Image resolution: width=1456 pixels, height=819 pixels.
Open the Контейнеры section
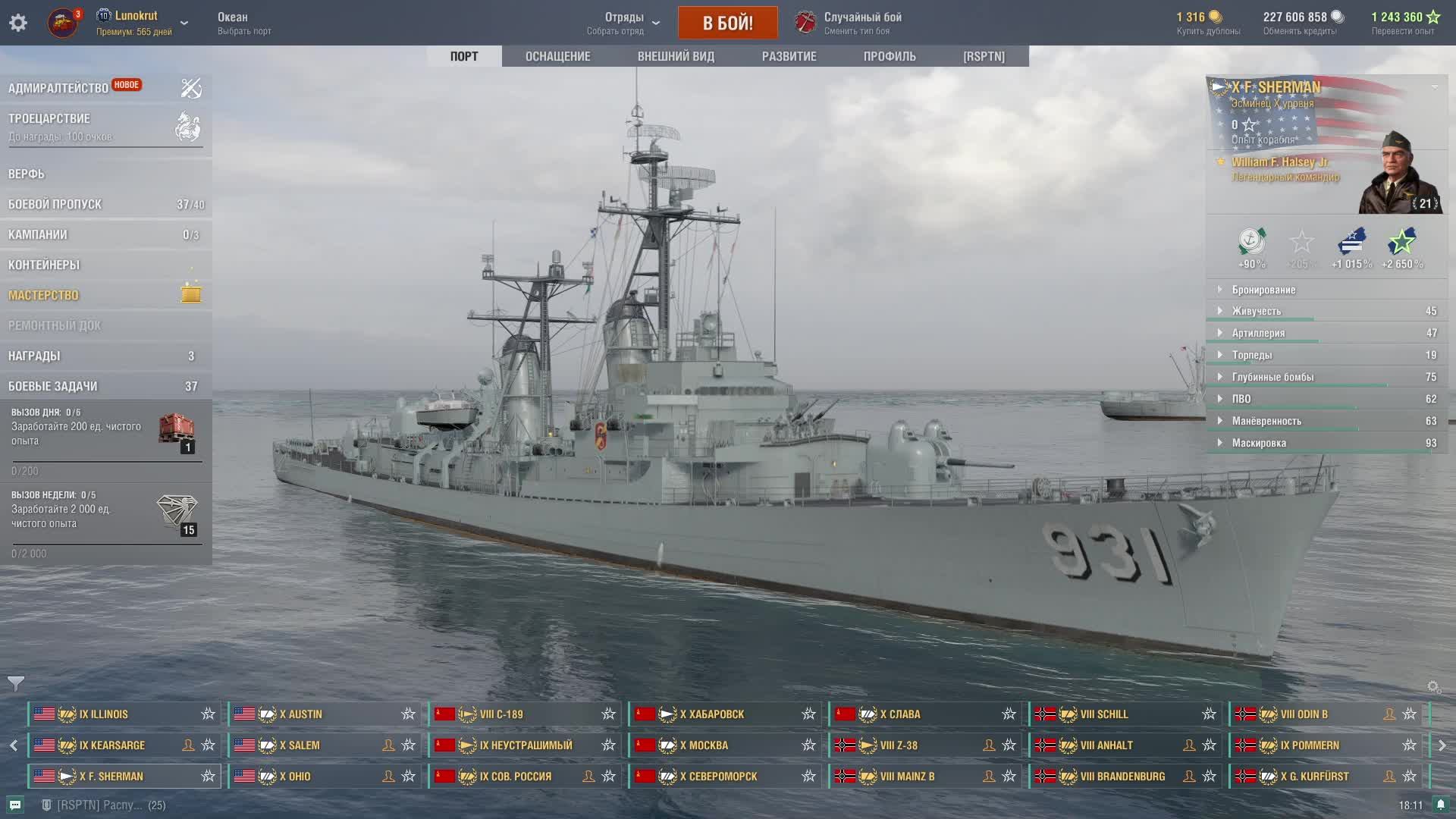tap(44, 265)
